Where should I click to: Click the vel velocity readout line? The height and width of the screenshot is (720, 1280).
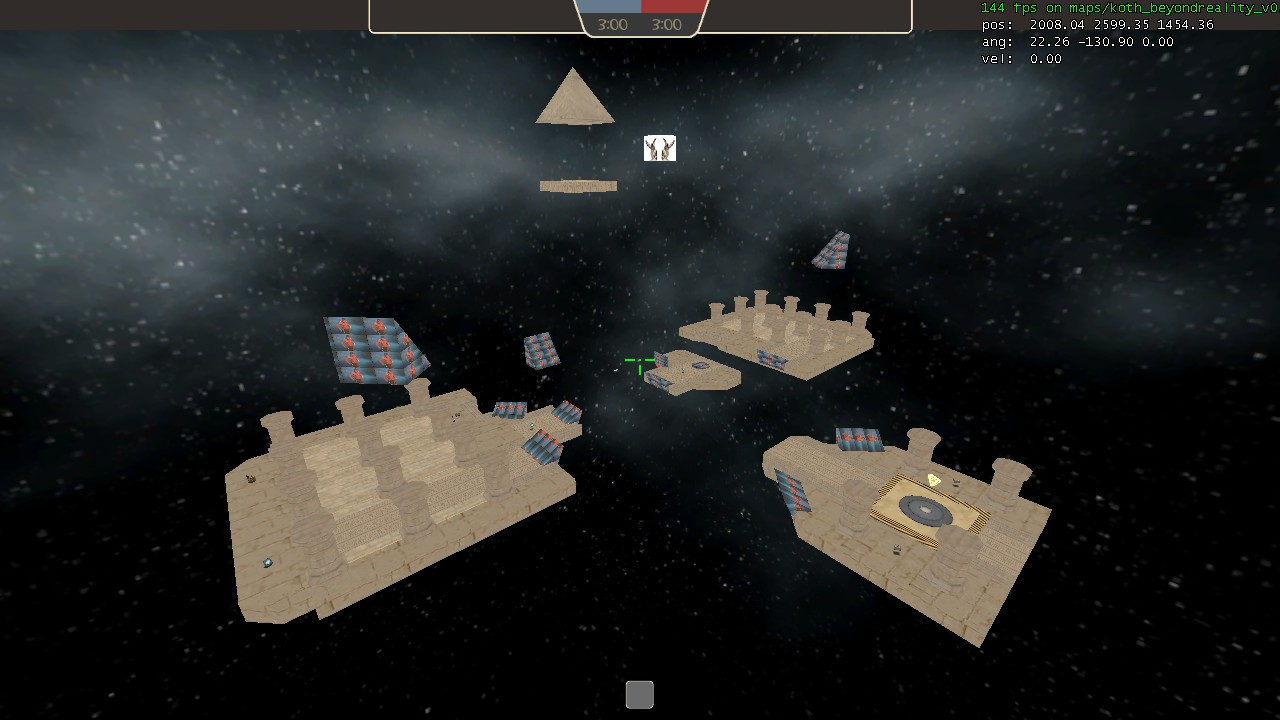tap(1022, 59)
